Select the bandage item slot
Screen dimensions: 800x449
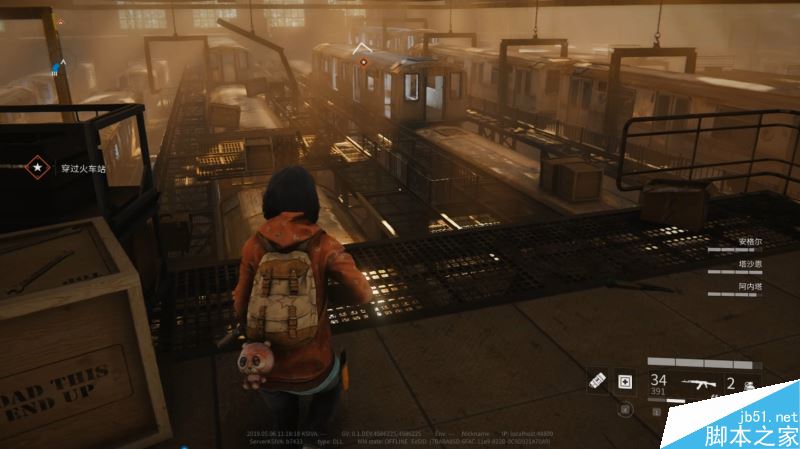(x=598, y=380)
